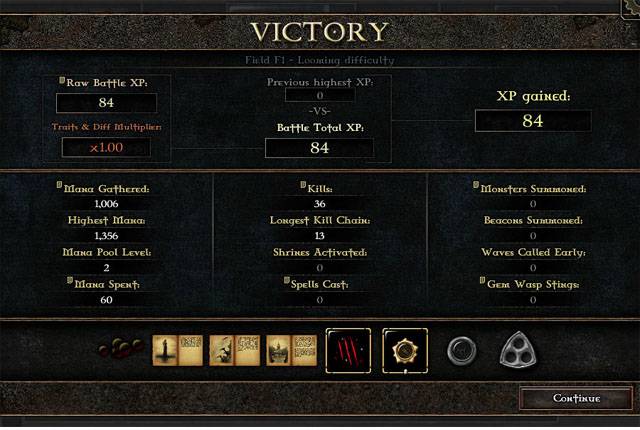
Task: Select the red claw-marks reward icon
Action: [347, 350]
